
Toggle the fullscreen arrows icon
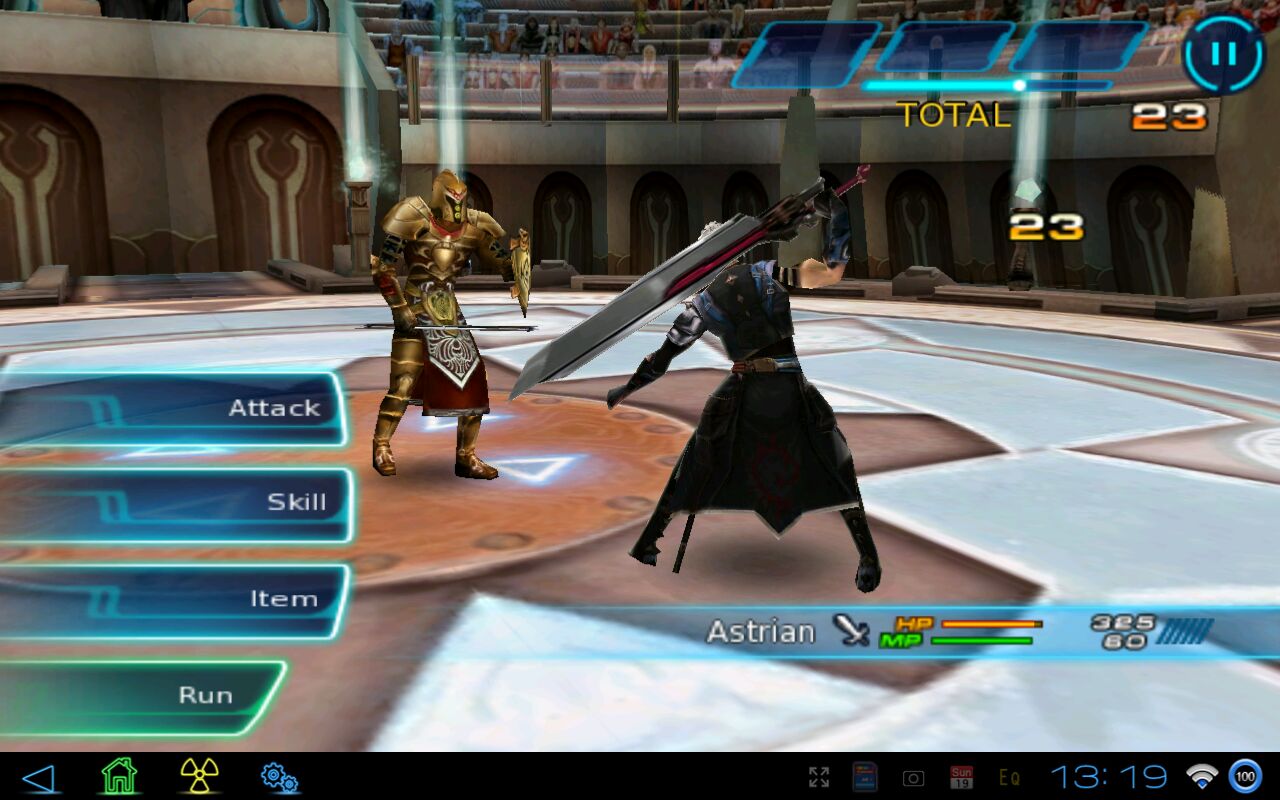(819, 777)
